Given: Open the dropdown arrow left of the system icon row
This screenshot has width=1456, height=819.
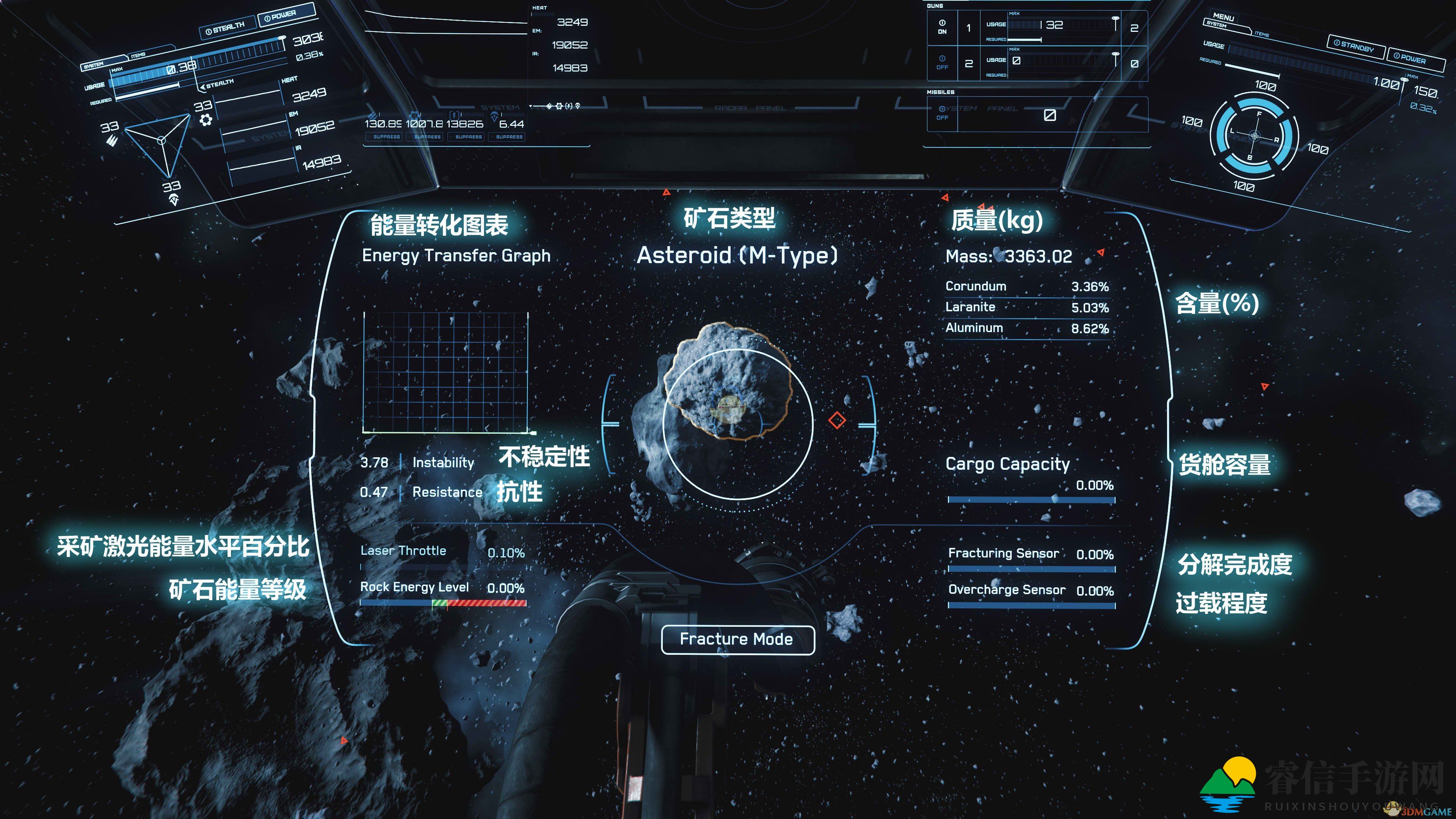Looking at the screenshot, I should (530, 106).
